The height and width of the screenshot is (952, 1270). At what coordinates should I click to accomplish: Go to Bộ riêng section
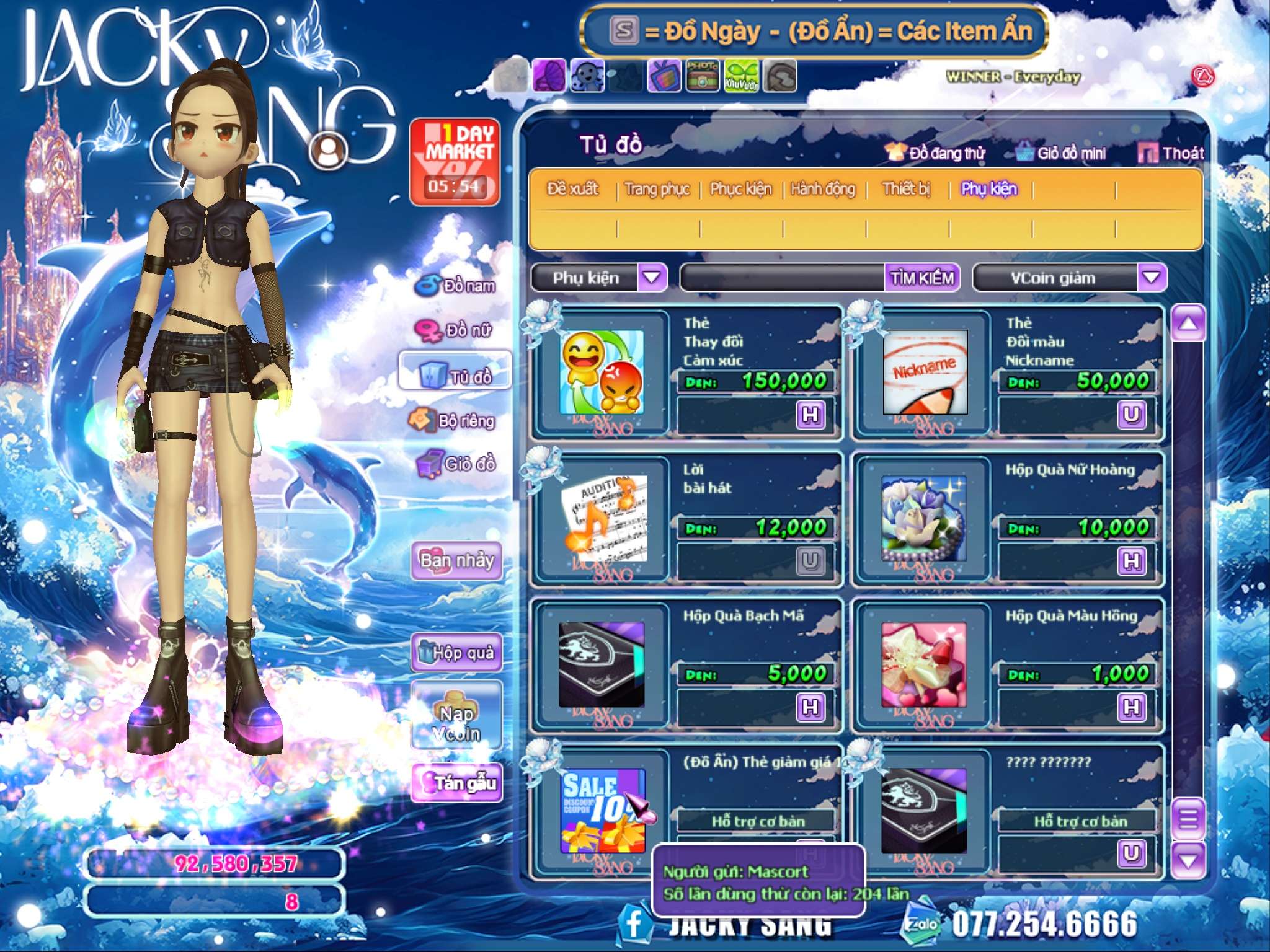click(453, 421)
